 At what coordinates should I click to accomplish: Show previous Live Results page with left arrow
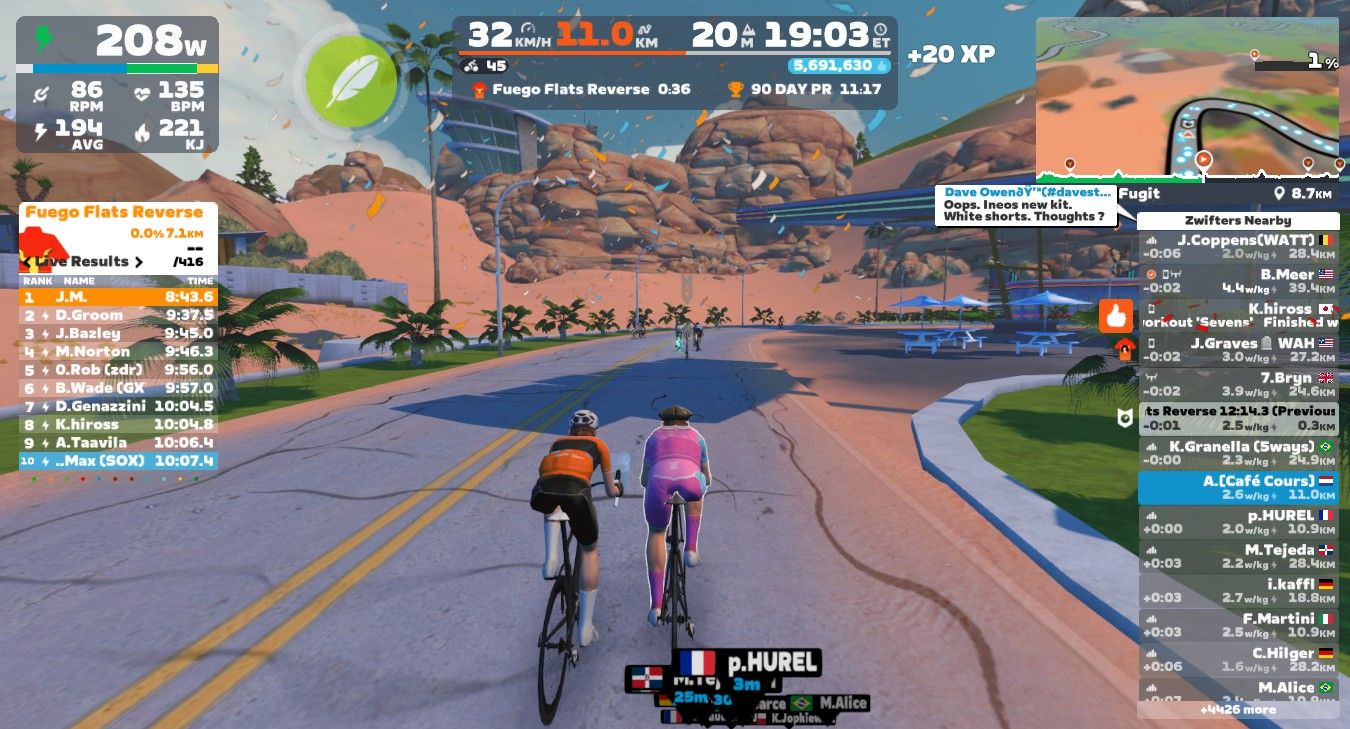26,262
